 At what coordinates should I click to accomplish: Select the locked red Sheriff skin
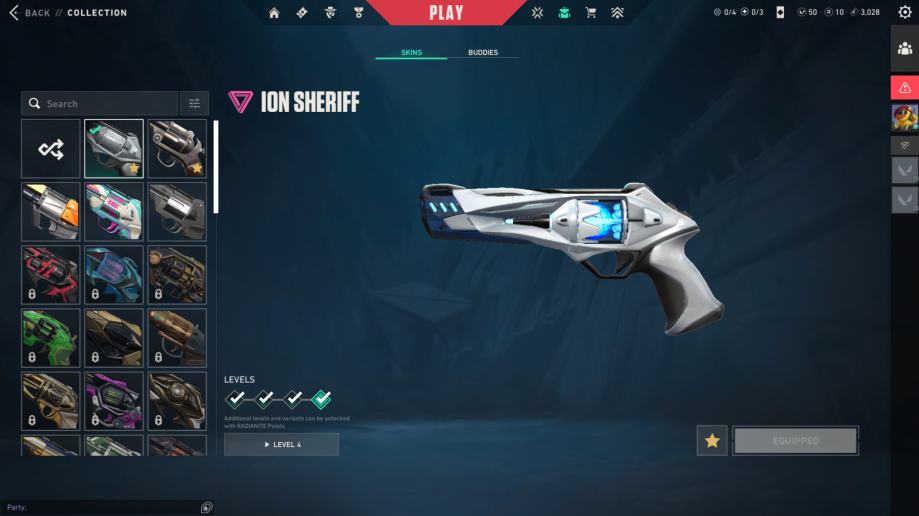click(51, 275)
